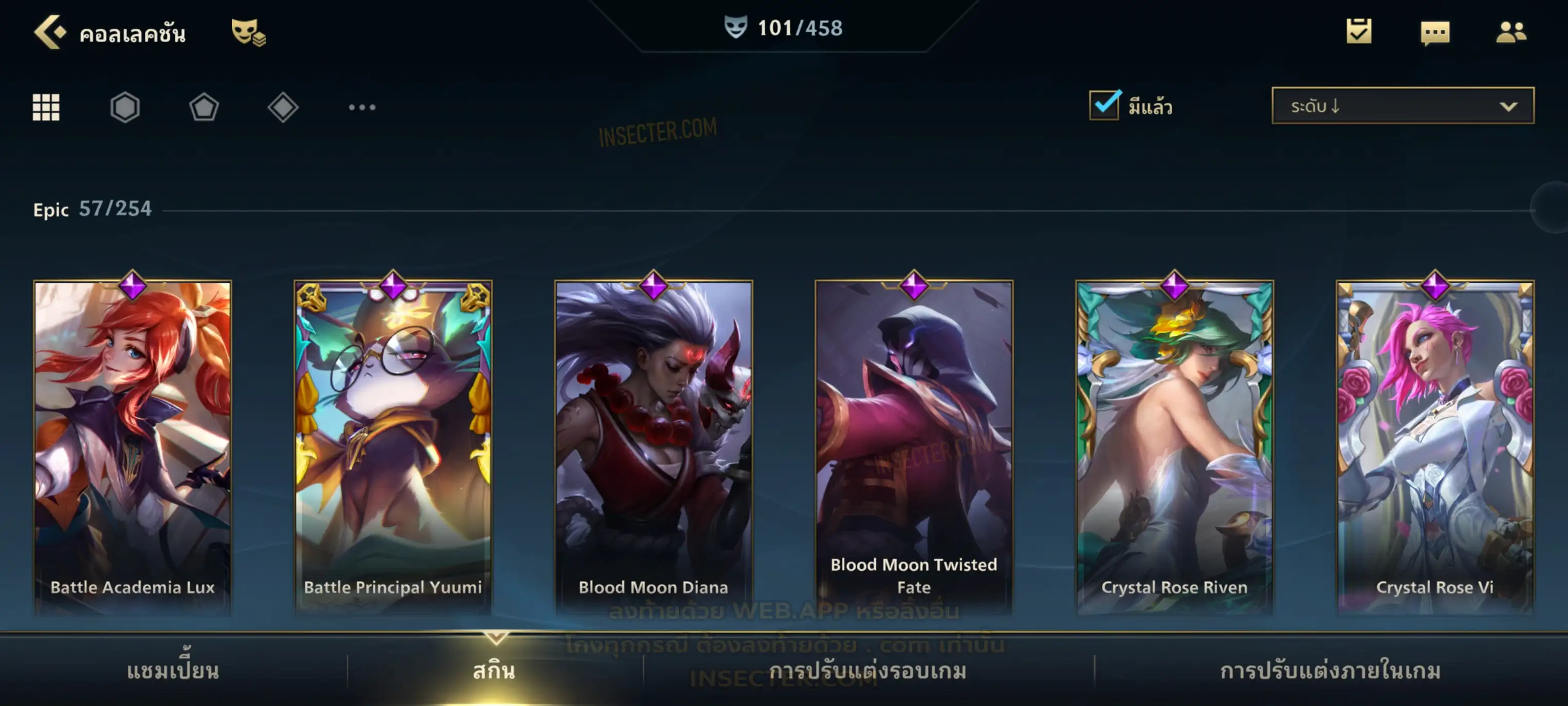Open the checklist missions icon
1568x706 pixels.
tap(1358, 32)
